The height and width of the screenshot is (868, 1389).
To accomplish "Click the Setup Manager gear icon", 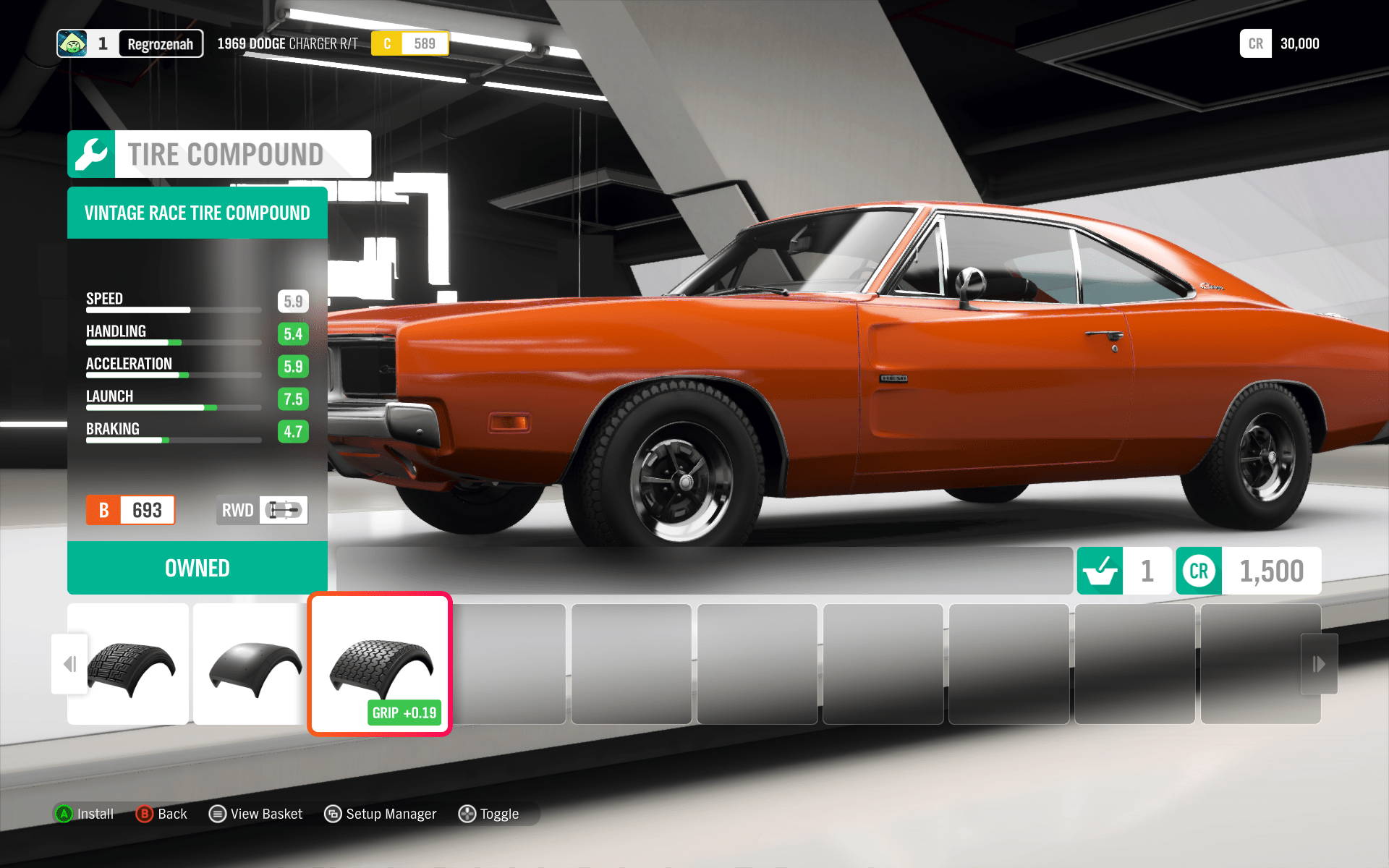I will click(334, 814).
